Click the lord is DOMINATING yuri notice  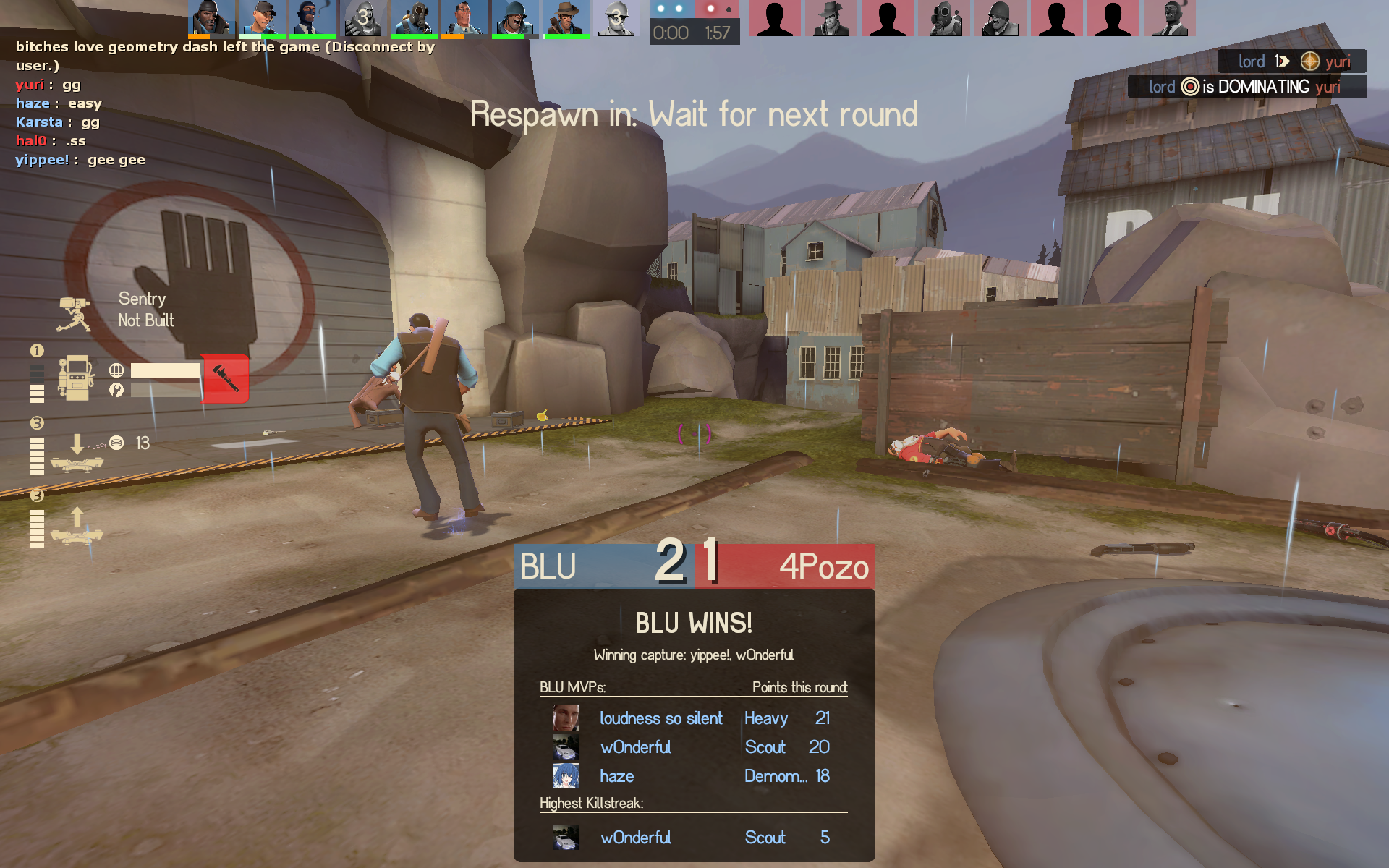(x=1246, y=87)
